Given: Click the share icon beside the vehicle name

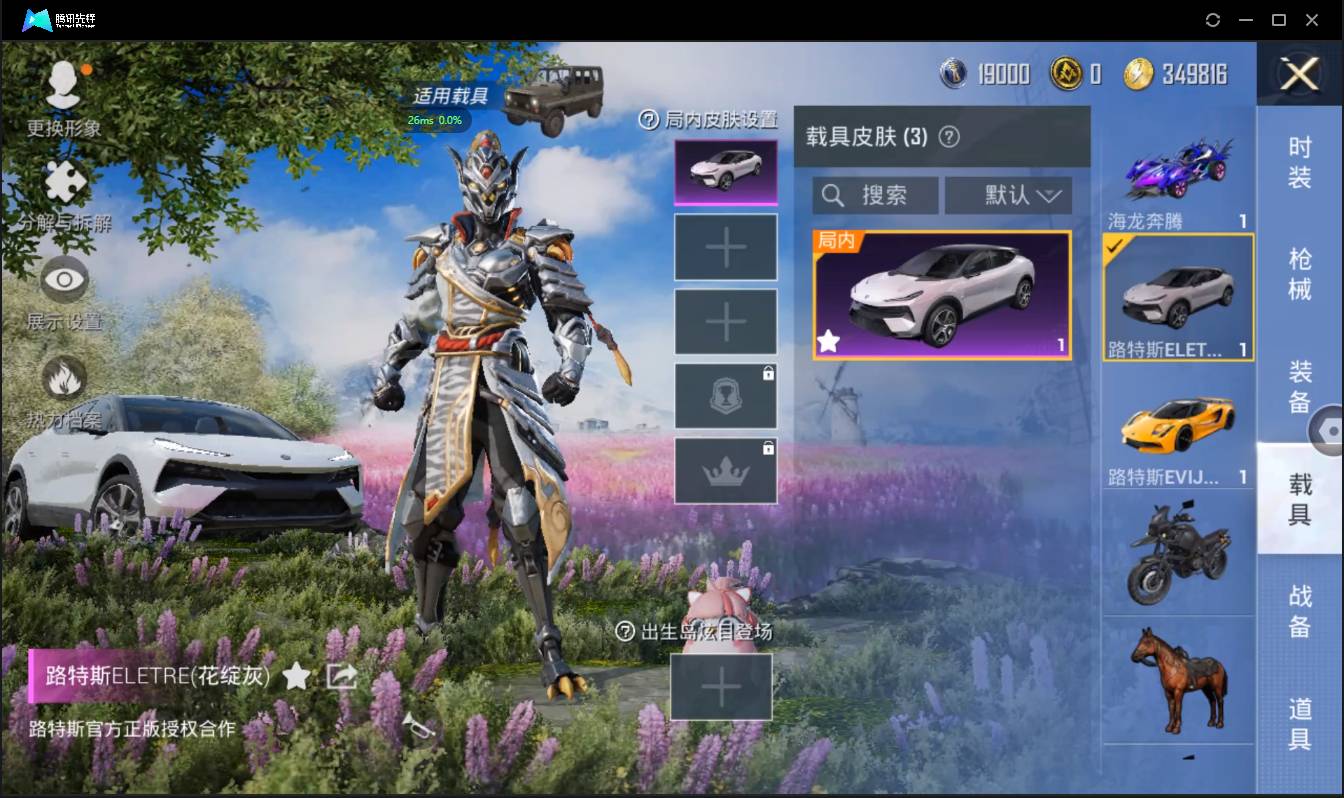Looking at the screenshot, I should (341, 676).
